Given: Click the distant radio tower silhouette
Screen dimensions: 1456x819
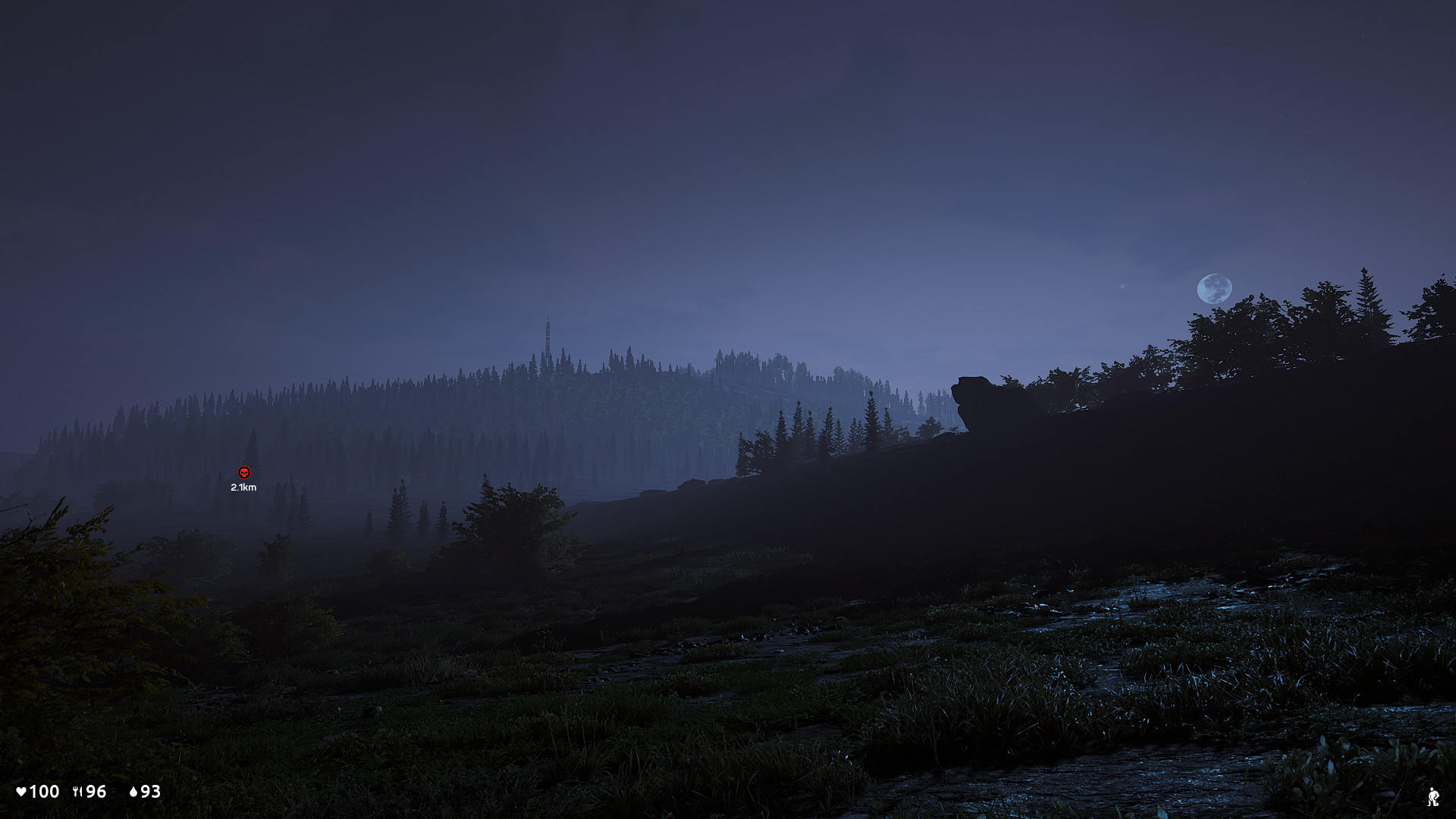Looking at the screenshot, I should tap(548, 331).
